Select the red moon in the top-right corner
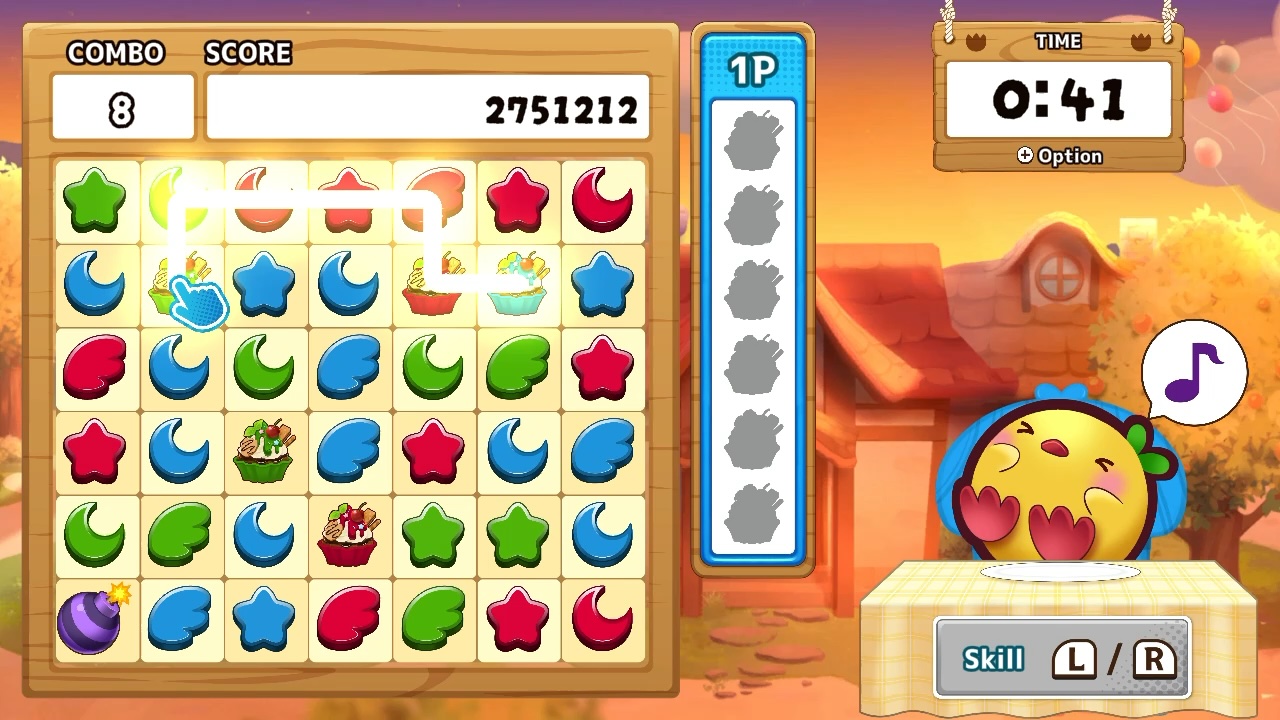Viewport: 1280px width, 720px height. pyautogui.click(x=601, y=198)
